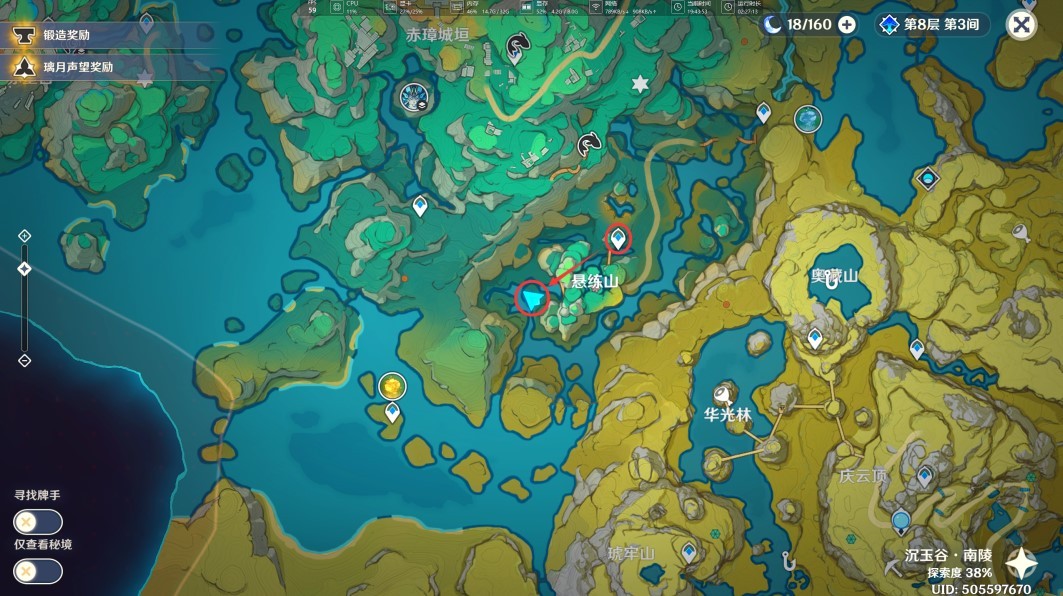The width and height of the screenshot is (1063, 596).
Task: Open the region selector star beside 沉玉谷·南陵
Action: [1021, 564]
